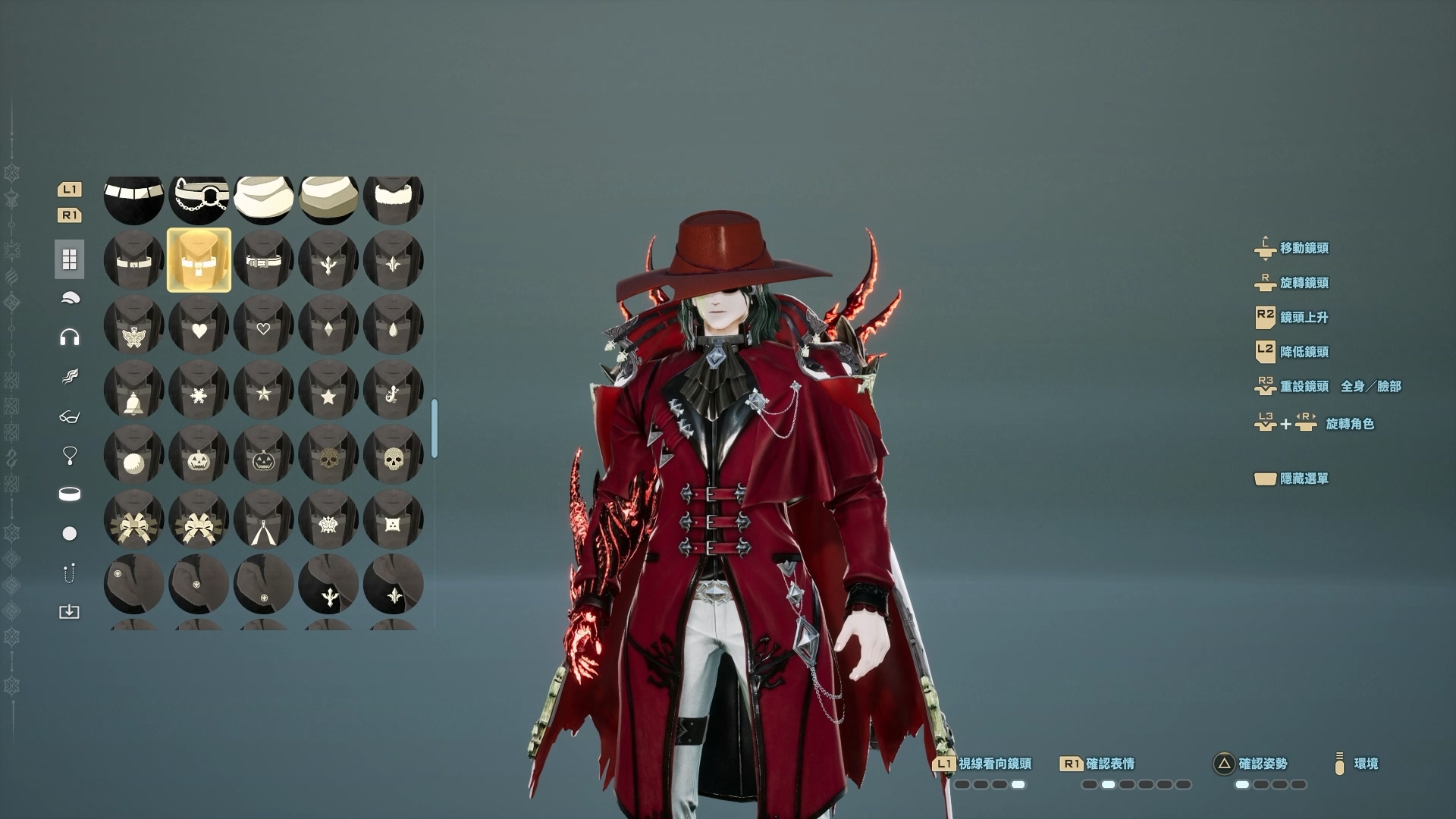Open the chain accessory category
Viewport: 1456px width, 819px height.
click(x=69, y=573)
